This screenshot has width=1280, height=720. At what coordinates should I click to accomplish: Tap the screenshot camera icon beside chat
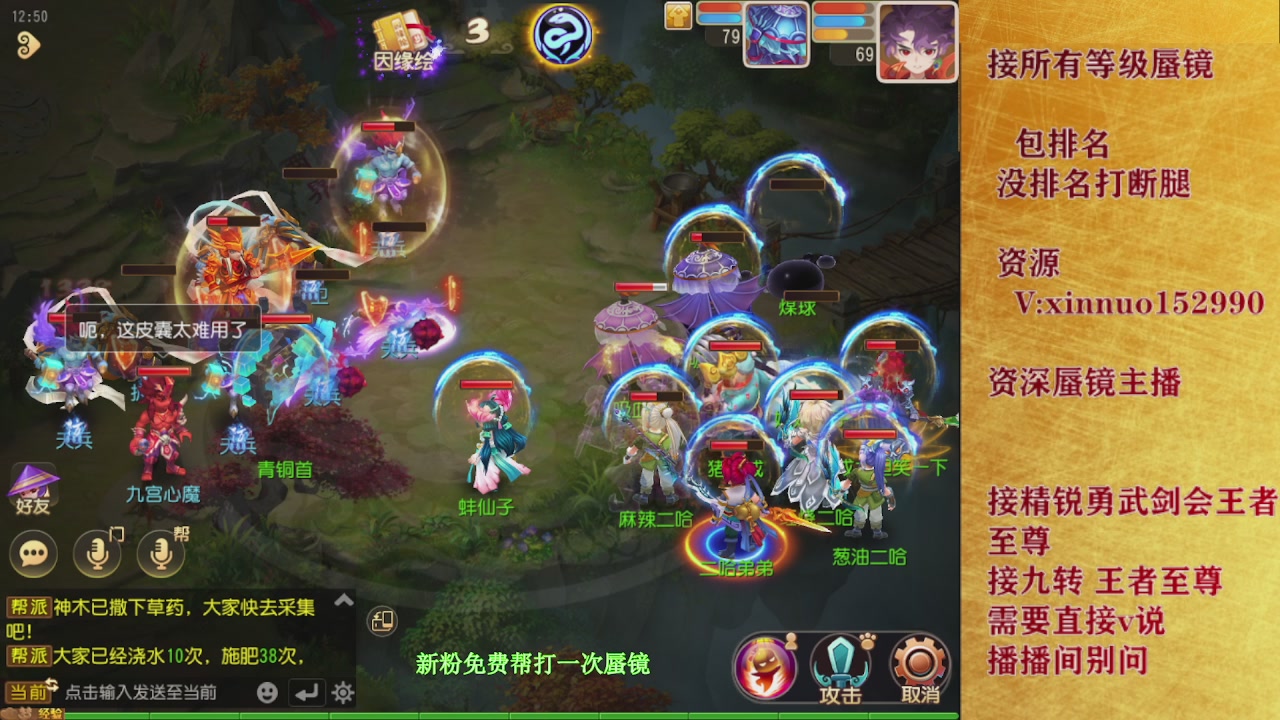click(x=383, y=621)
